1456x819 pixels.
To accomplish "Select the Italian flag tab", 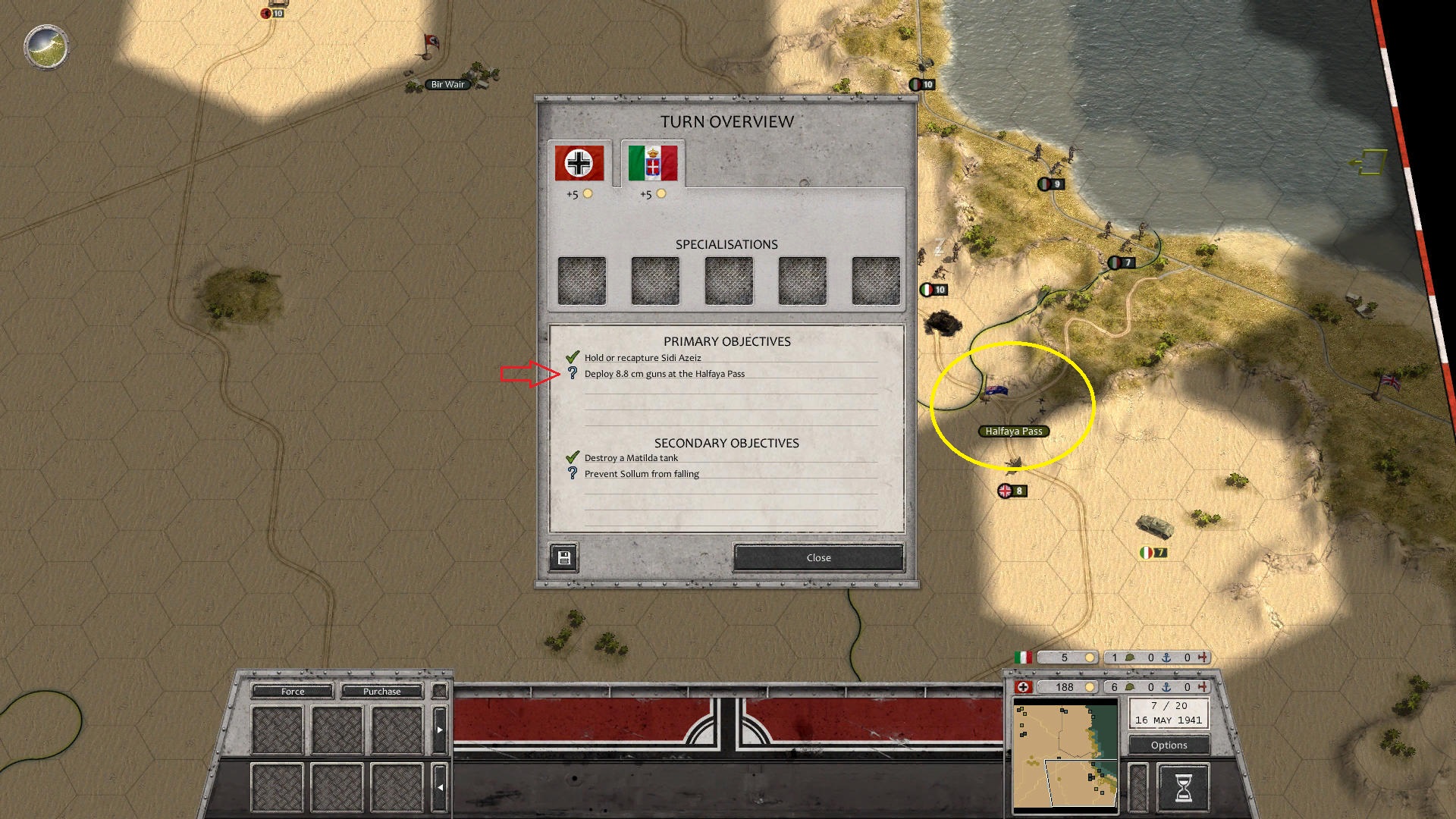I will 653,163.
